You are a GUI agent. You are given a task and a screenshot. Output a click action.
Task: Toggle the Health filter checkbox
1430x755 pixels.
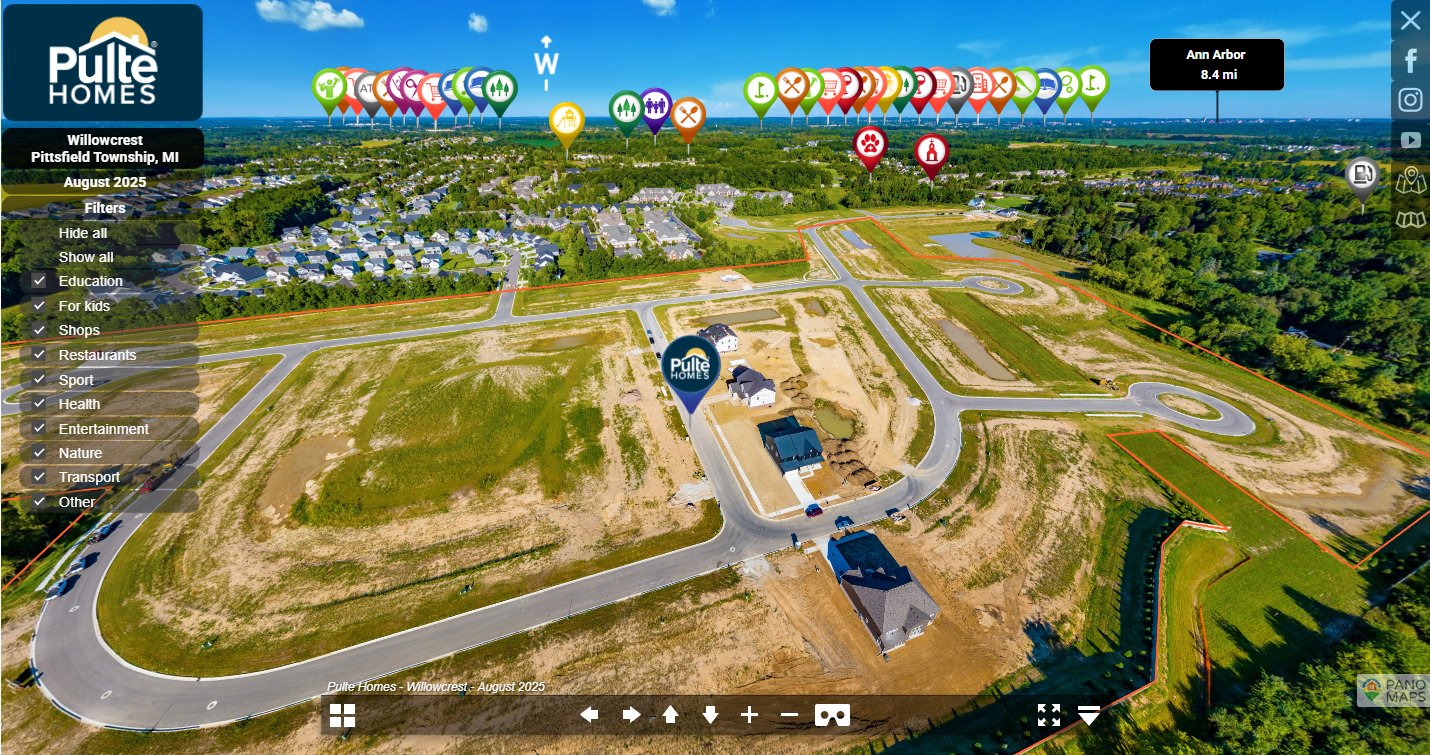click(x=40, y=404)
